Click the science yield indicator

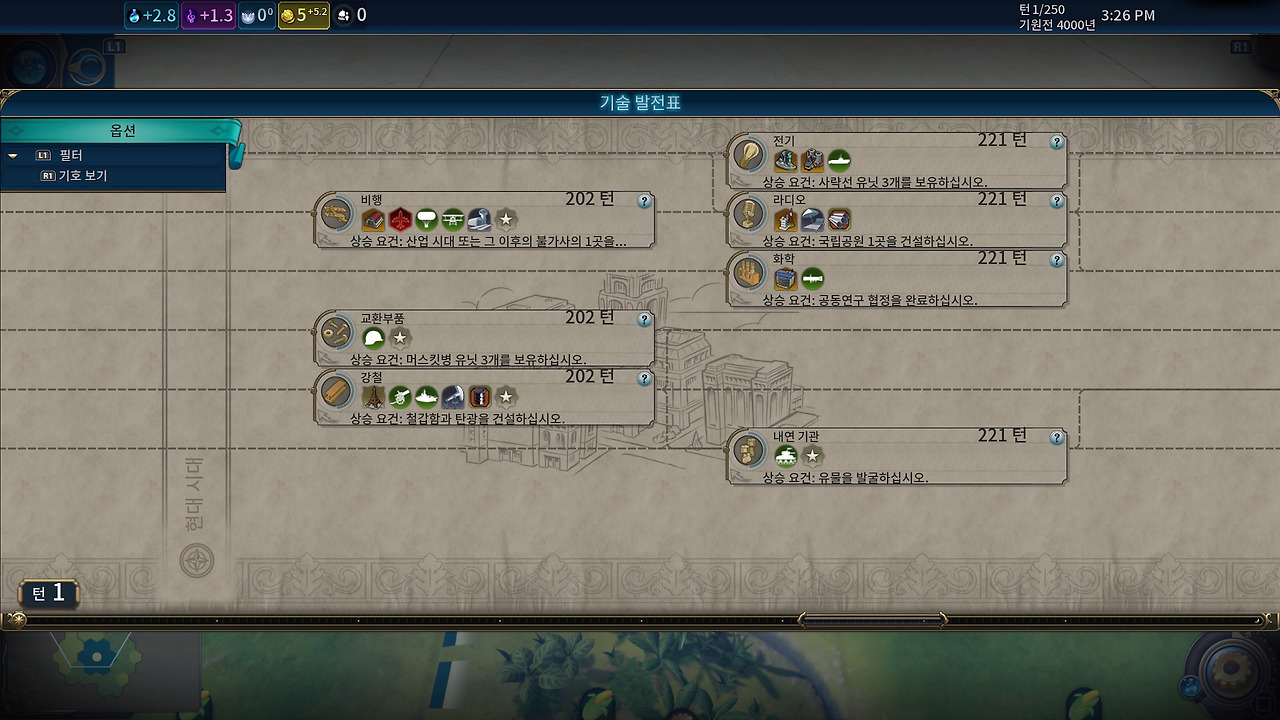[152, 15]
